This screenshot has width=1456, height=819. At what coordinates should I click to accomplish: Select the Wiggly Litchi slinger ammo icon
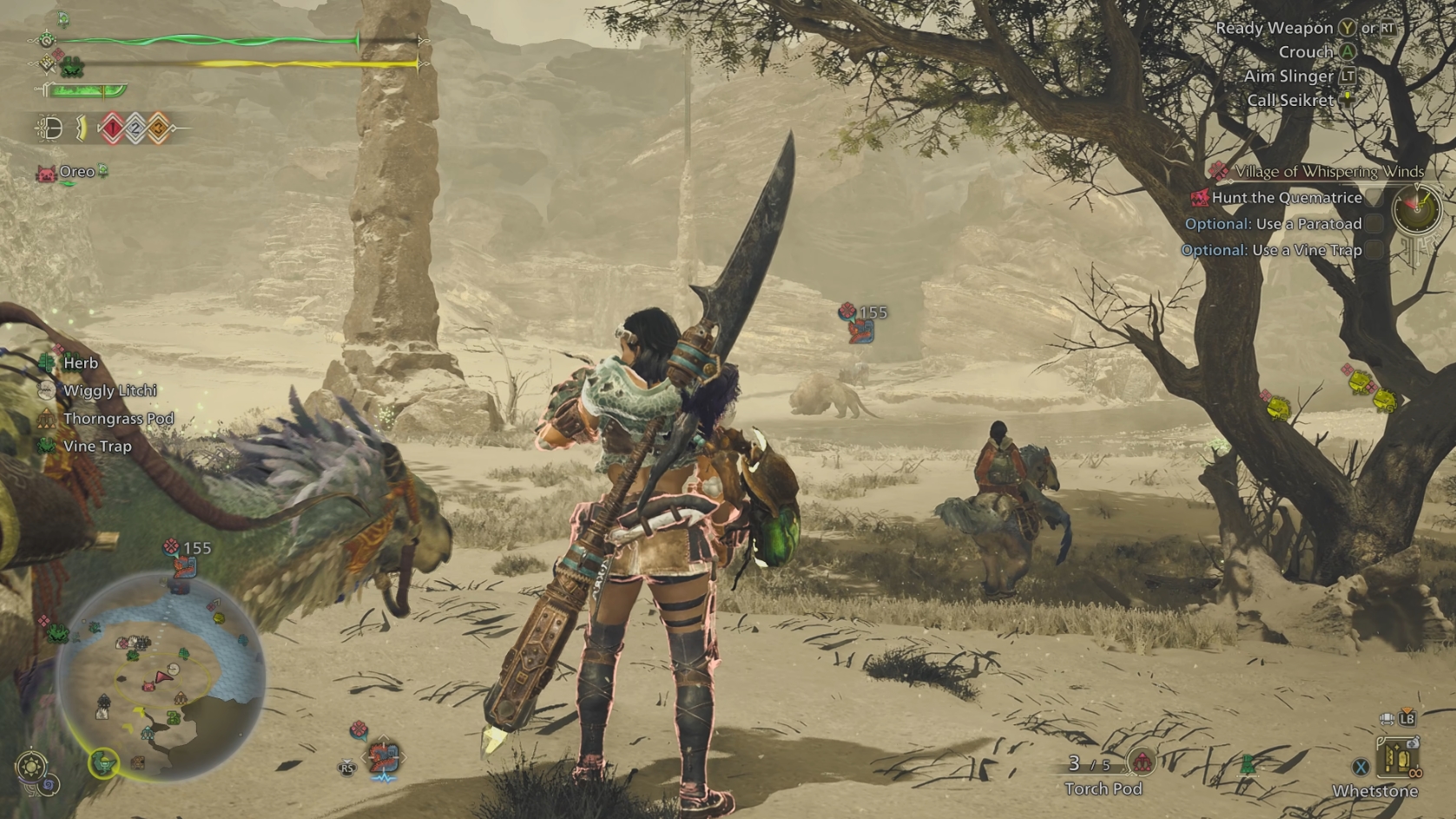(x=45, y=390)
